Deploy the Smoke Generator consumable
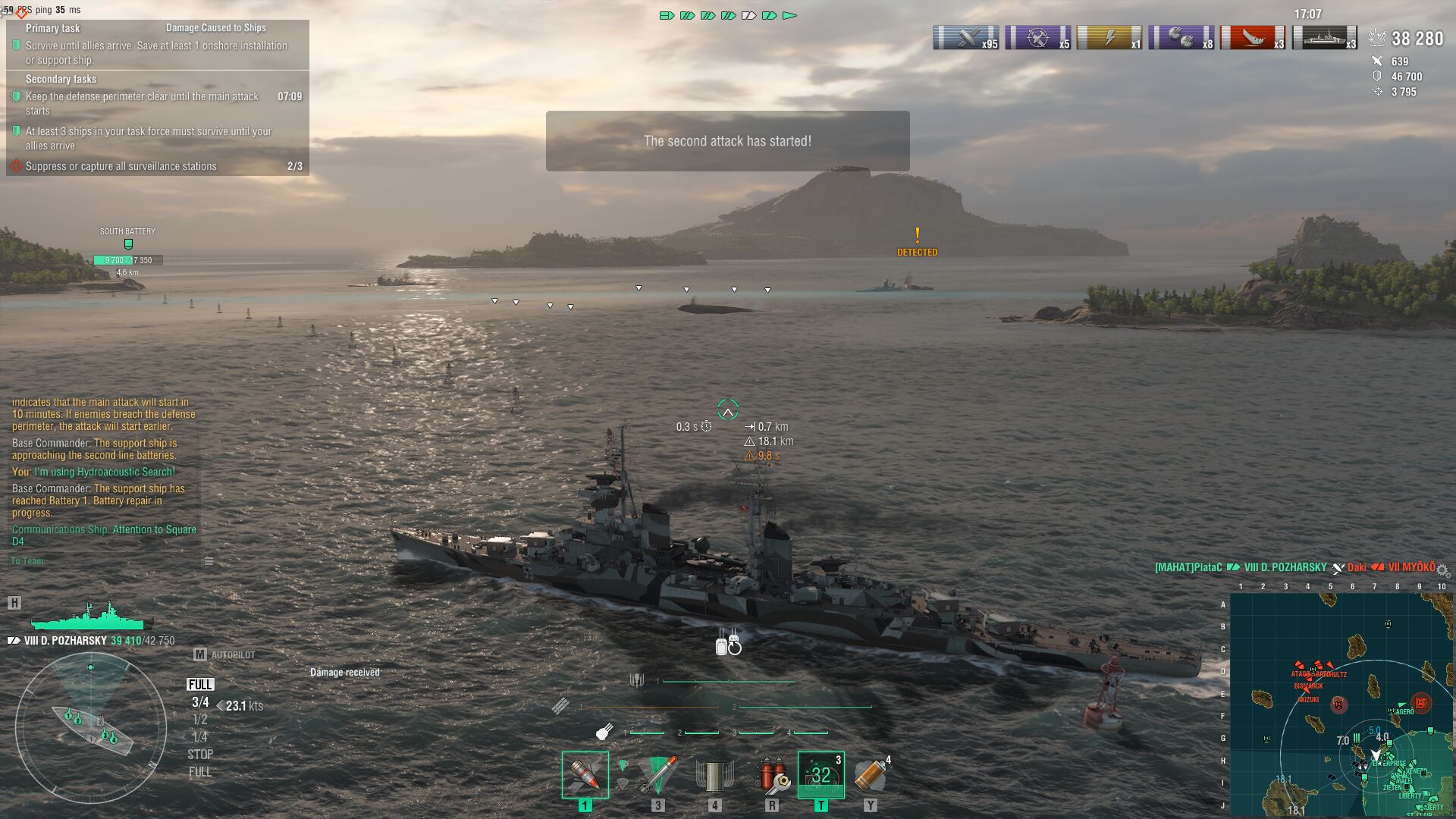The image size is (1456, 819). [x=871, y=775]
